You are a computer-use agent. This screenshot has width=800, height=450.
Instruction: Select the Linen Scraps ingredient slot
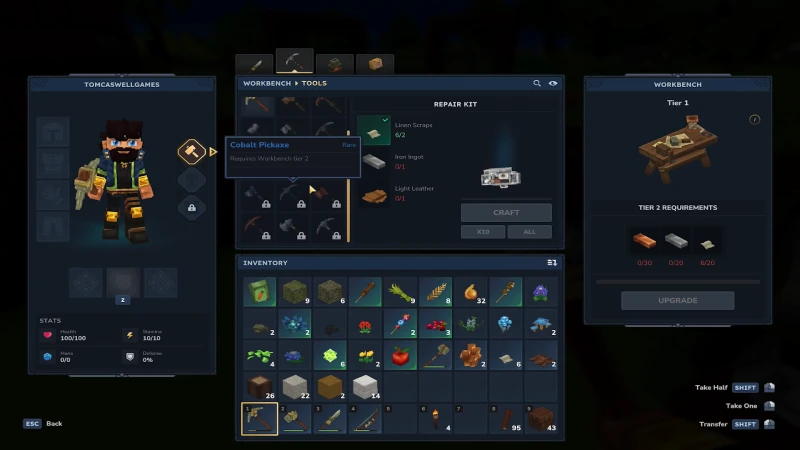click(374, 130)
